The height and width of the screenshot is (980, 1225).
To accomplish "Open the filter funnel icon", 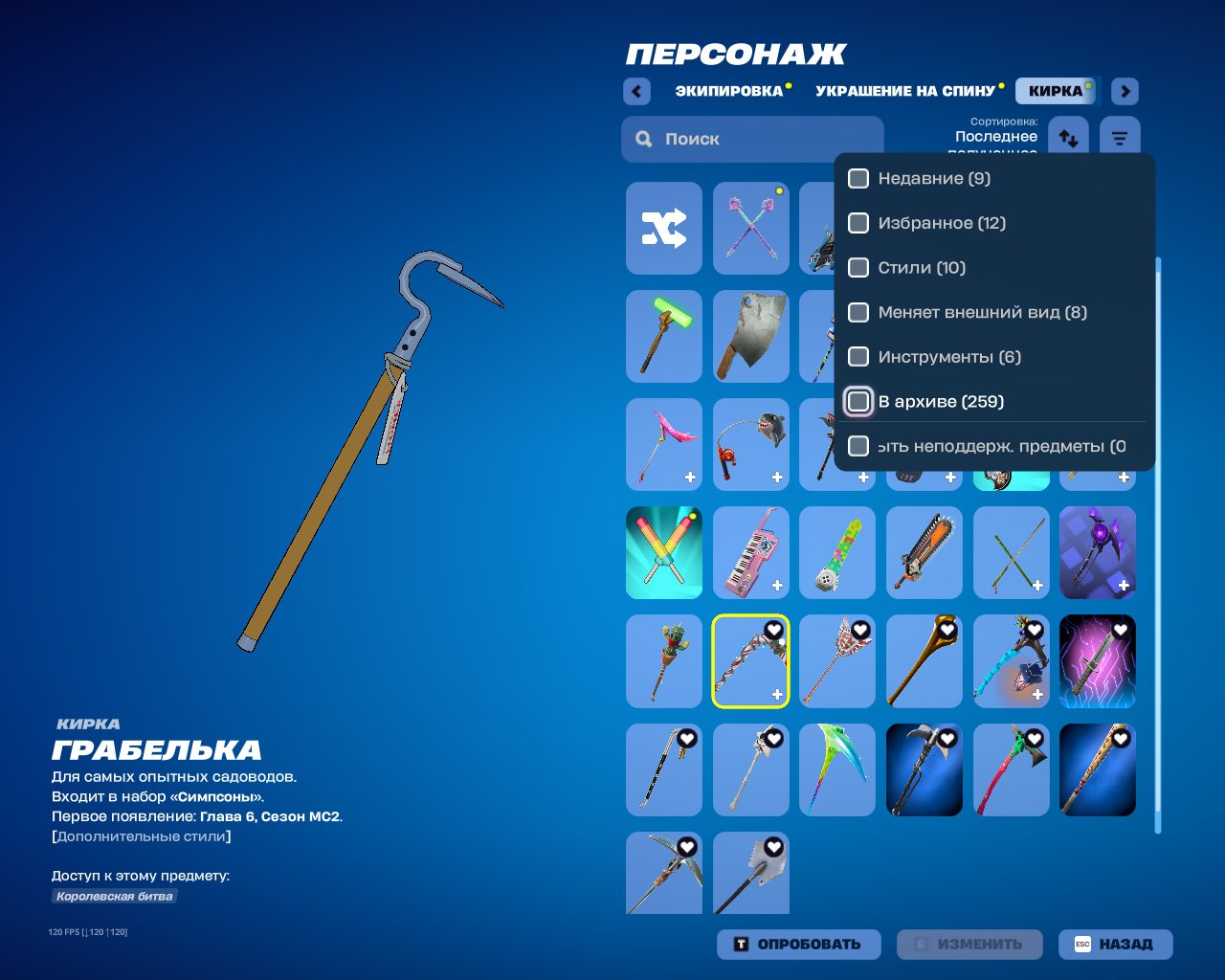I will (1120, 136).
